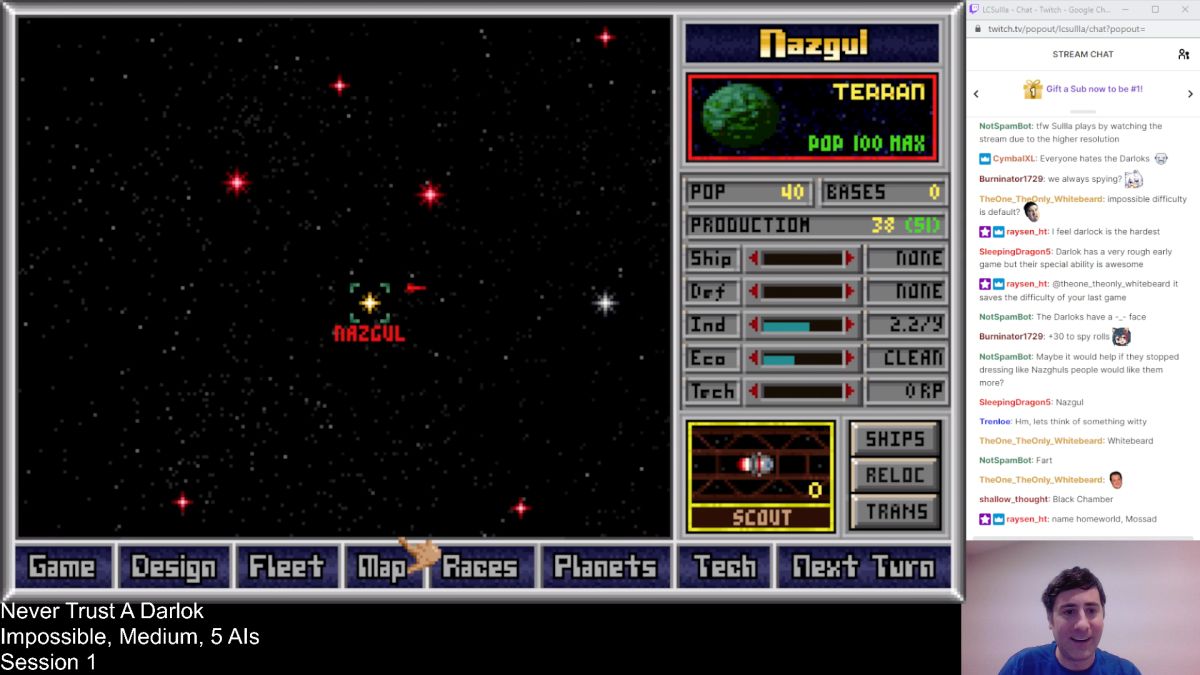Set the Eco spending slider

click(x=803, y=358)
